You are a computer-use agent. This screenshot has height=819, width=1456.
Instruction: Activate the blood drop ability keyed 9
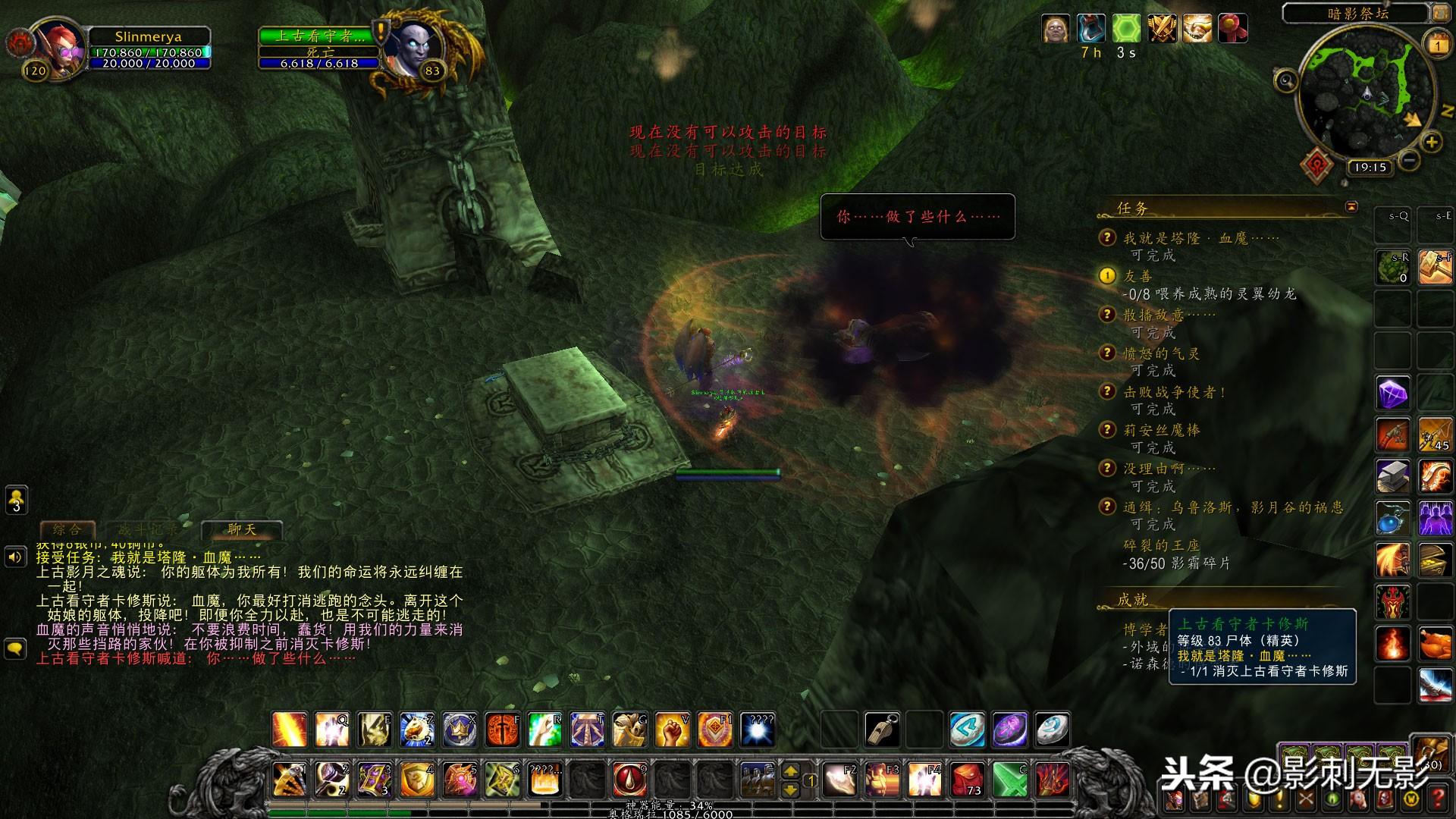629,780
